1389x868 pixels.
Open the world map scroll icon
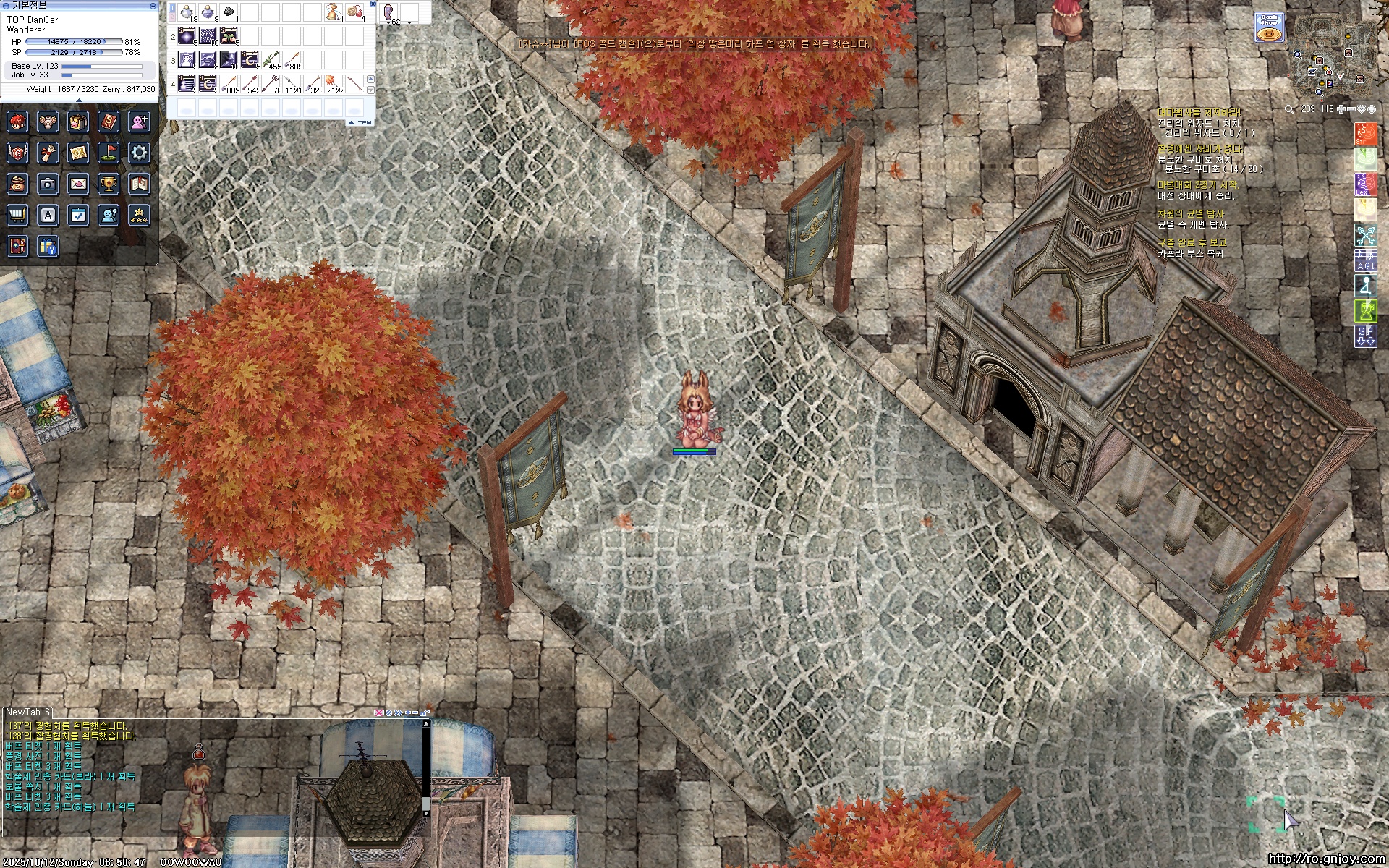tap(78, 152)
